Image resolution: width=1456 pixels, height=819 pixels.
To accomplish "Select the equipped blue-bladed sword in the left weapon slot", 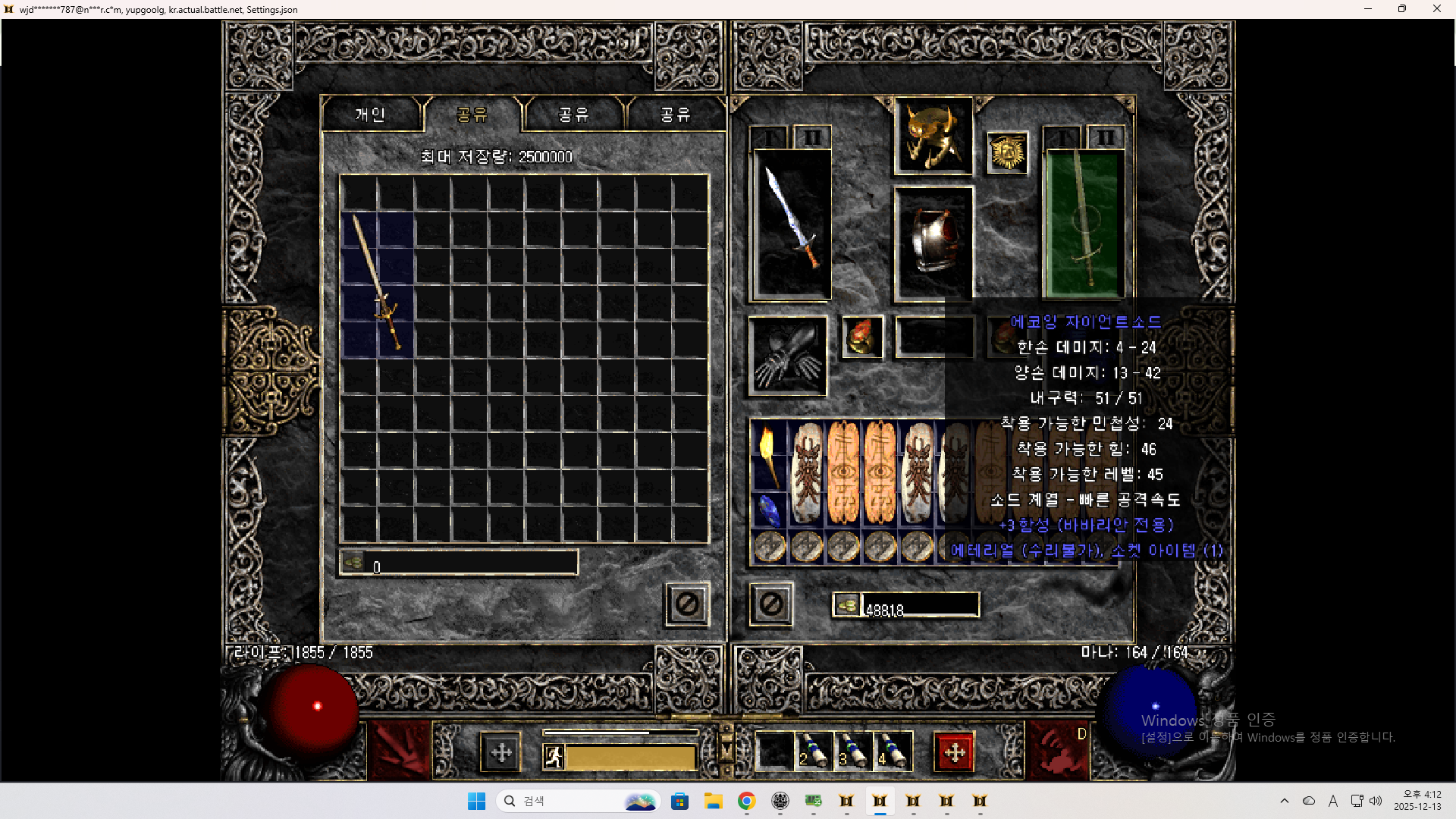I will tap(792, 222).
